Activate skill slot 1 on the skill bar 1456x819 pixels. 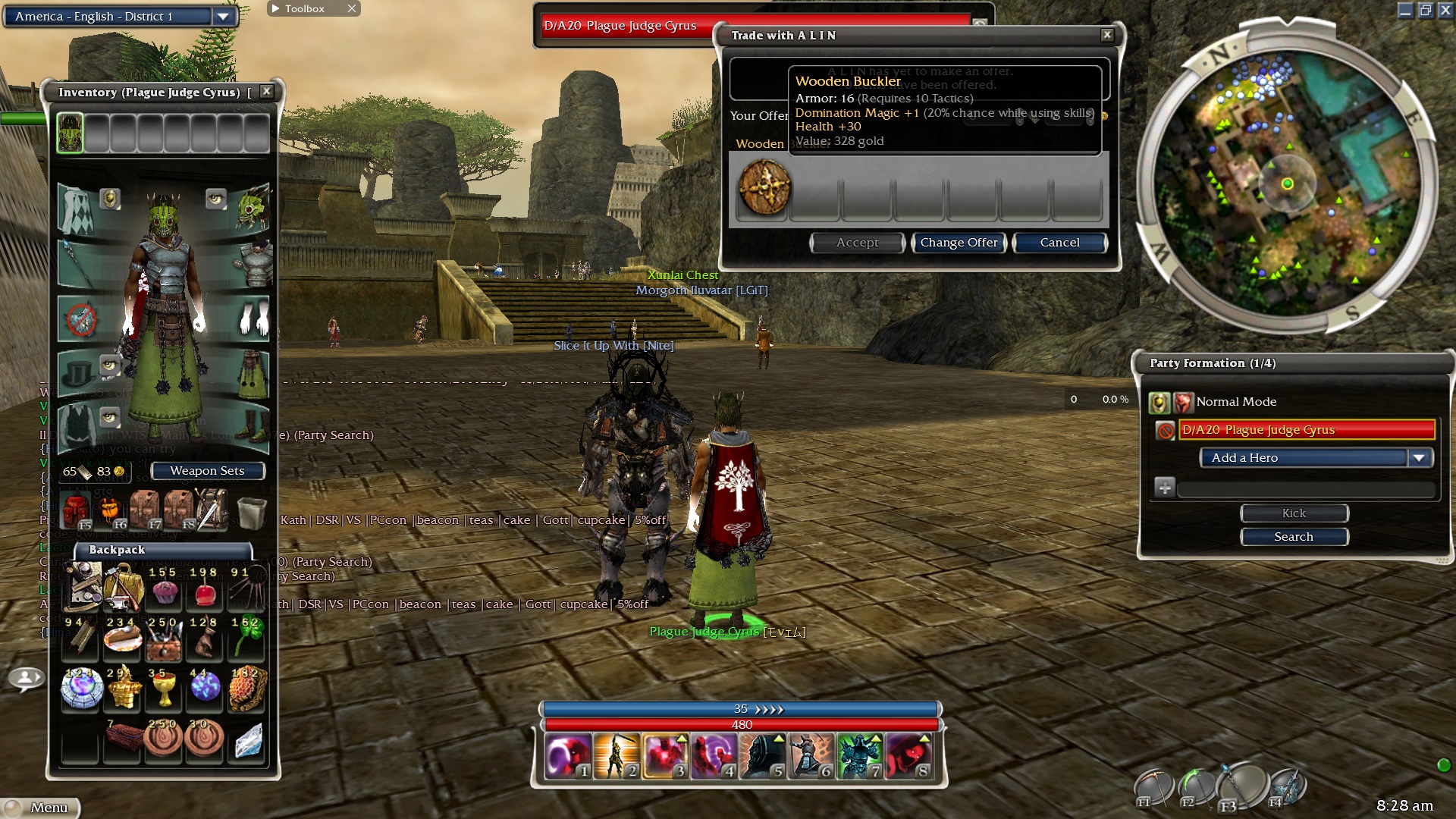[x=567, y=757]
